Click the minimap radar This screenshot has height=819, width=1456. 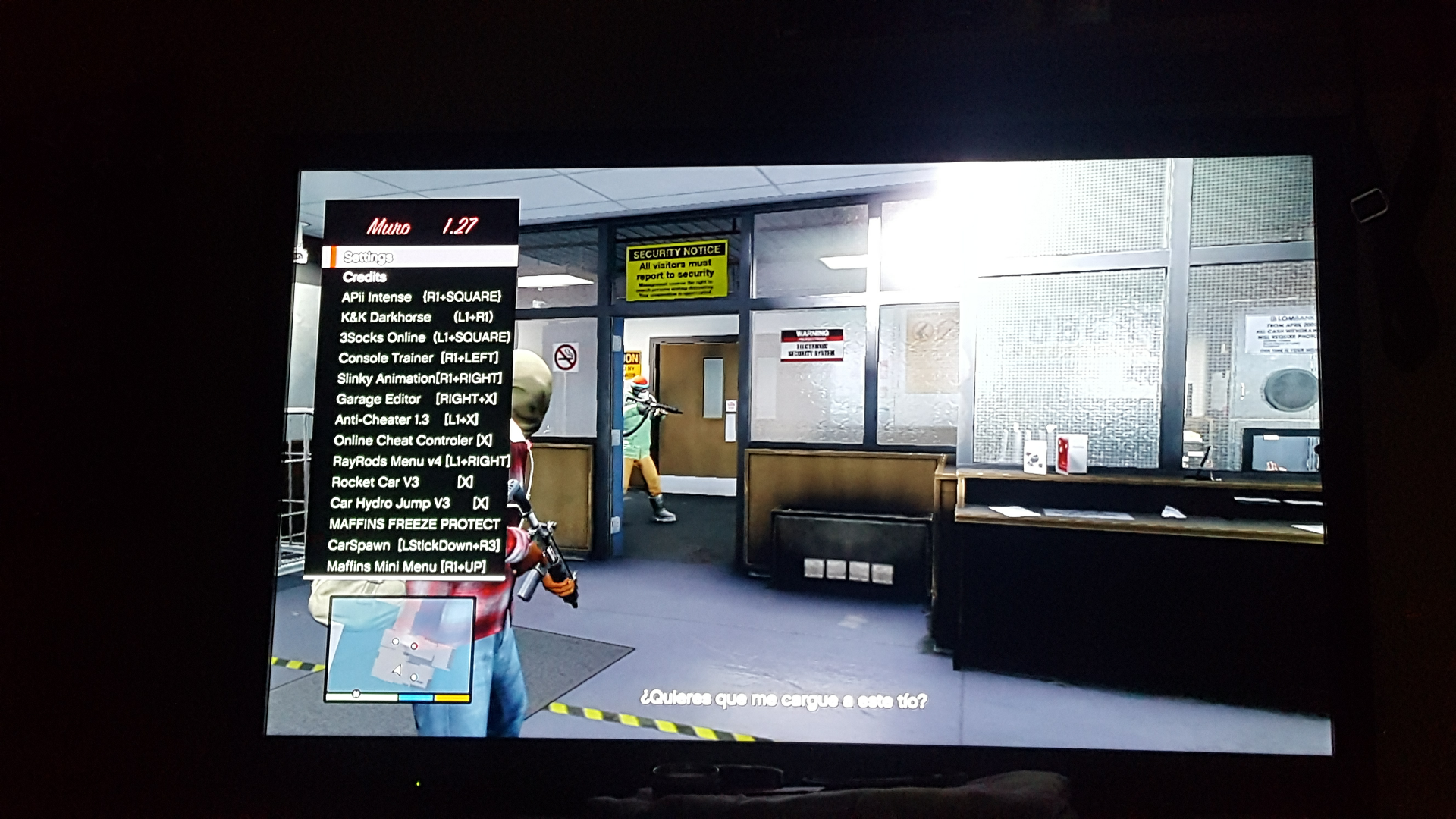(400, 648)
